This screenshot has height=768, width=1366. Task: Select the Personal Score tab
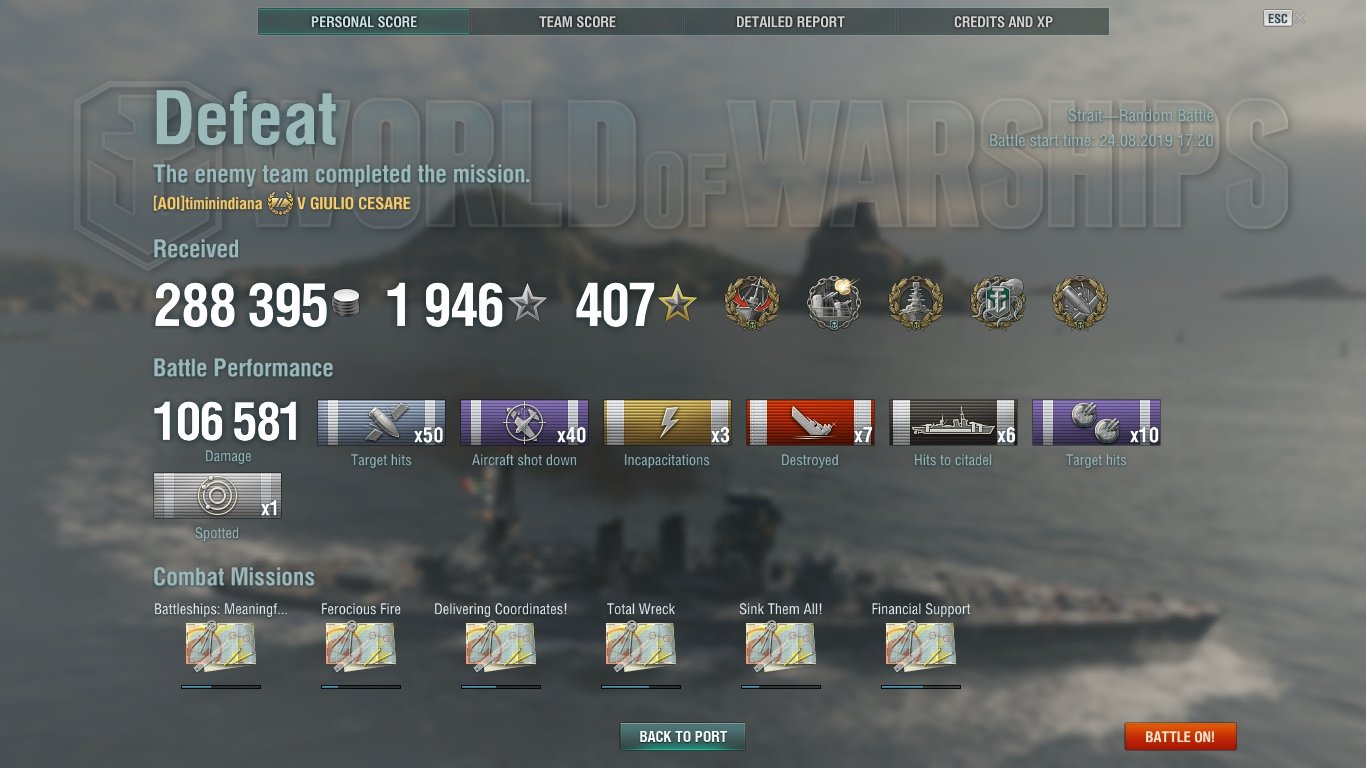364,21
